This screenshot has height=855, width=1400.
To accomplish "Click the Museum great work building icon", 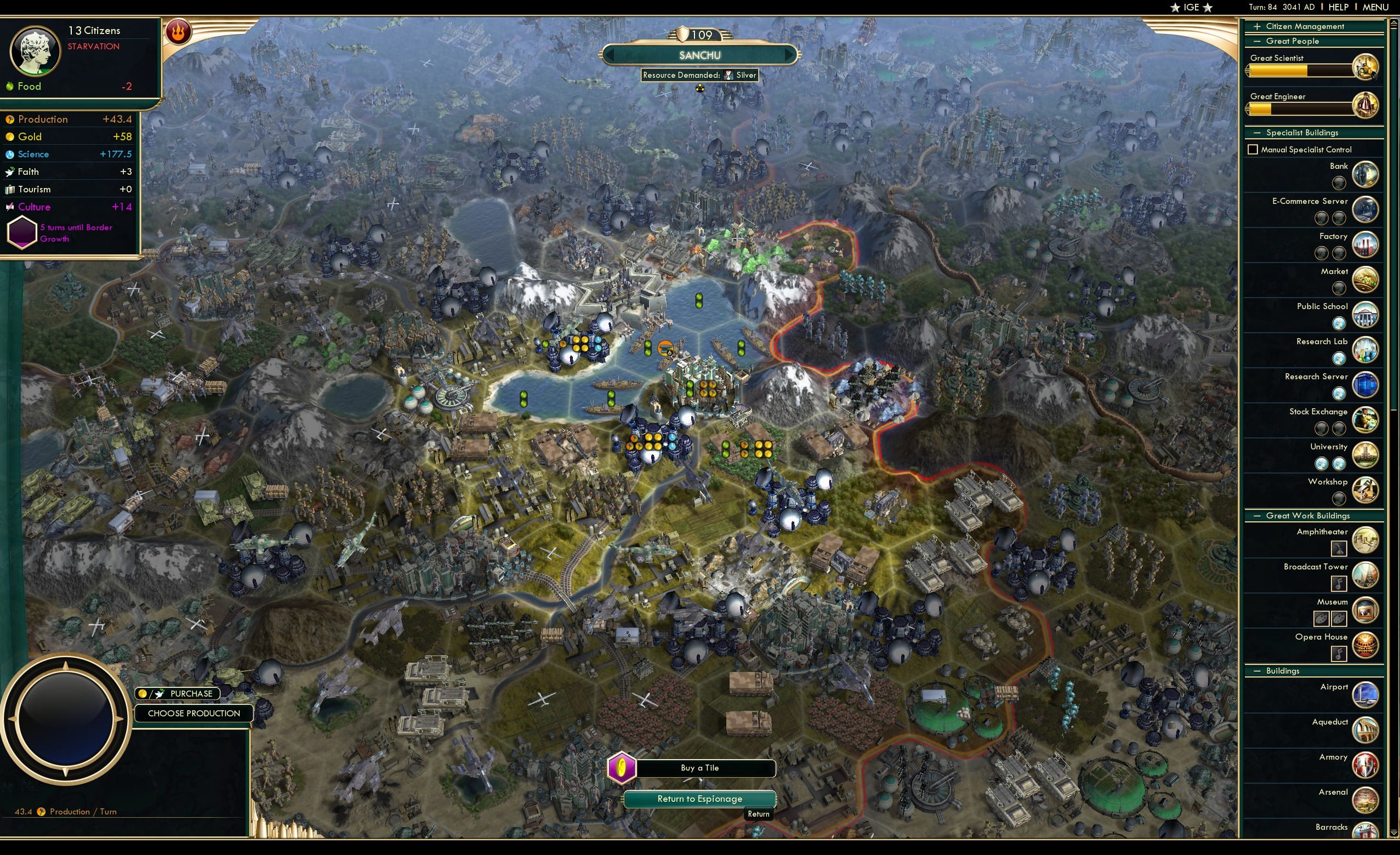I will click(x=1367, y=609).
